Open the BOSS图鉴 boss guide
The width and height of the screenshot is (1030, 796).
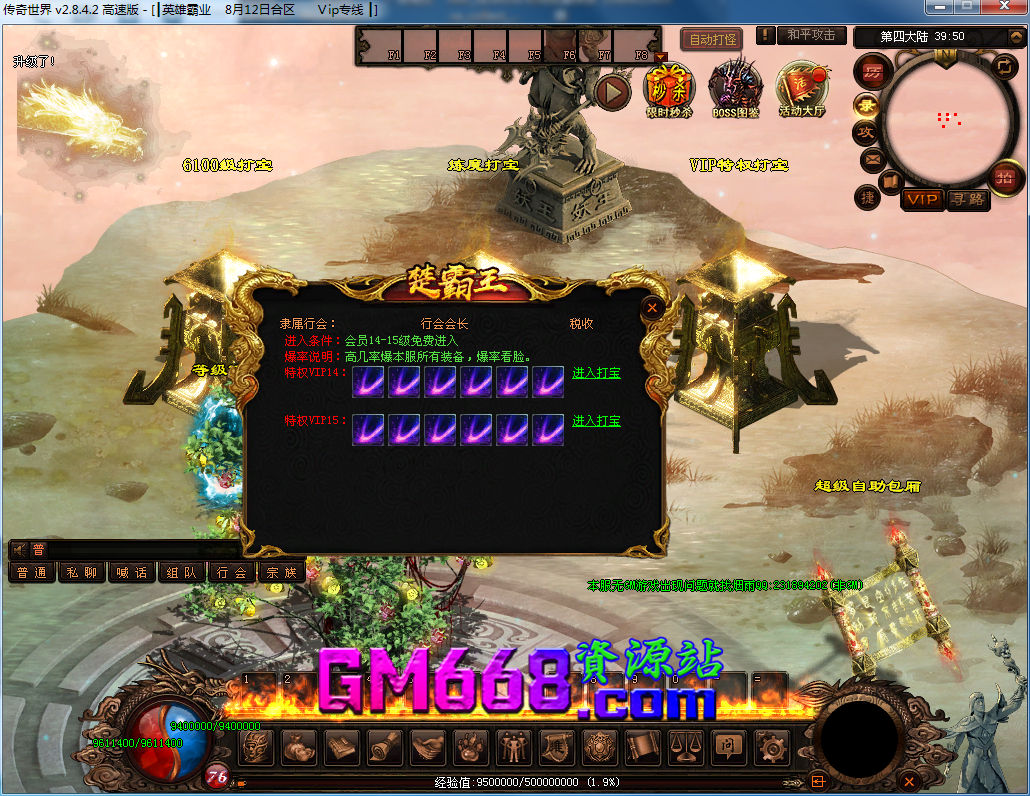tap(735, 88)
